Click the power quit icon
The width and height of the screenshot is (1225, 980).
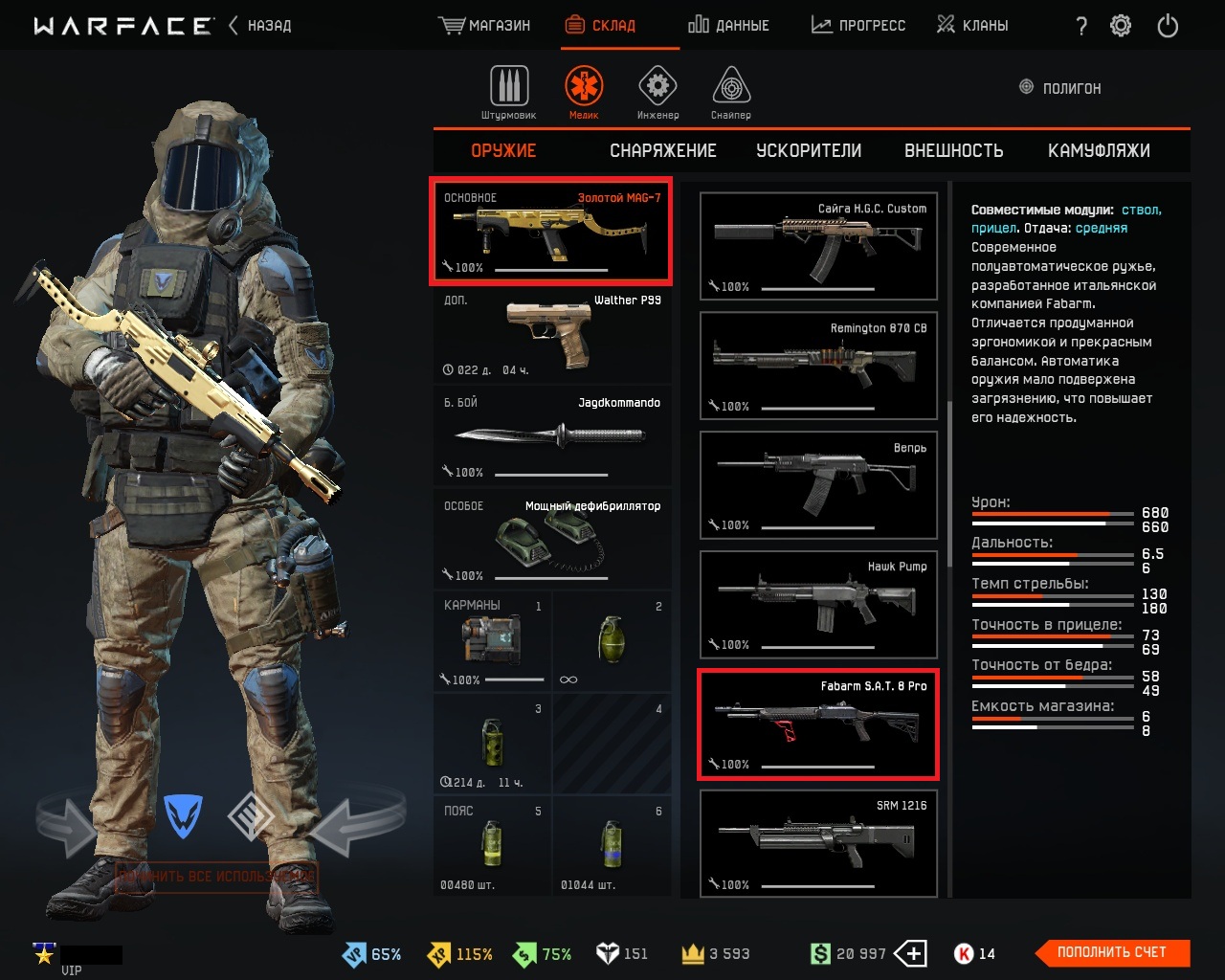(x=1168, y=26)
